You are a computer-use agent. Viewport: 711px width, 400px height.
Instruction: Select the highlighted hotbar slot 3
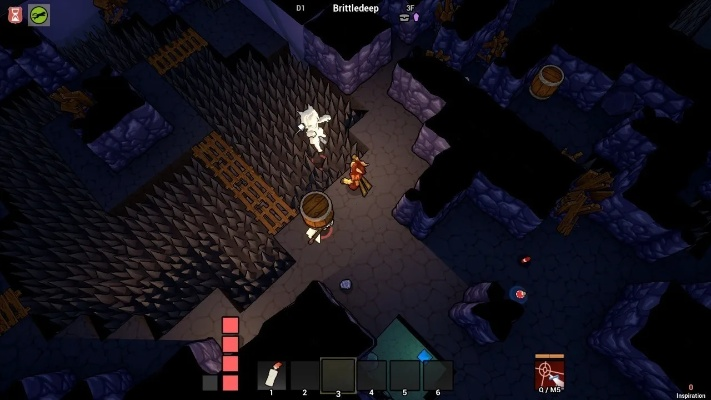click(338, 375)
